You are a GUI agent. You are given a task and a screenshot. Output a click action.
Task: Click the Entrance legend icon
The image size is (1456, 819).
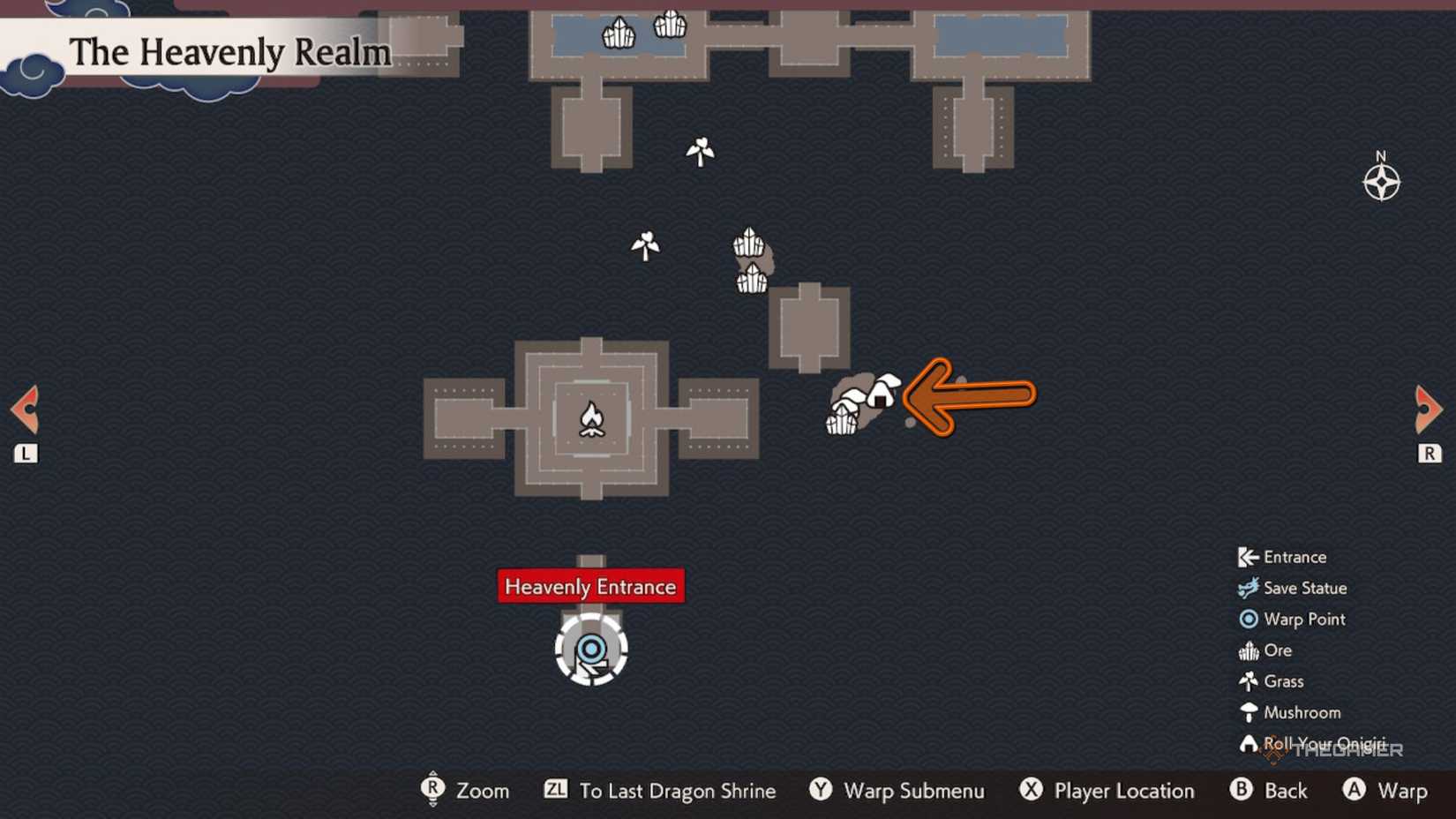pos(1250,557)
